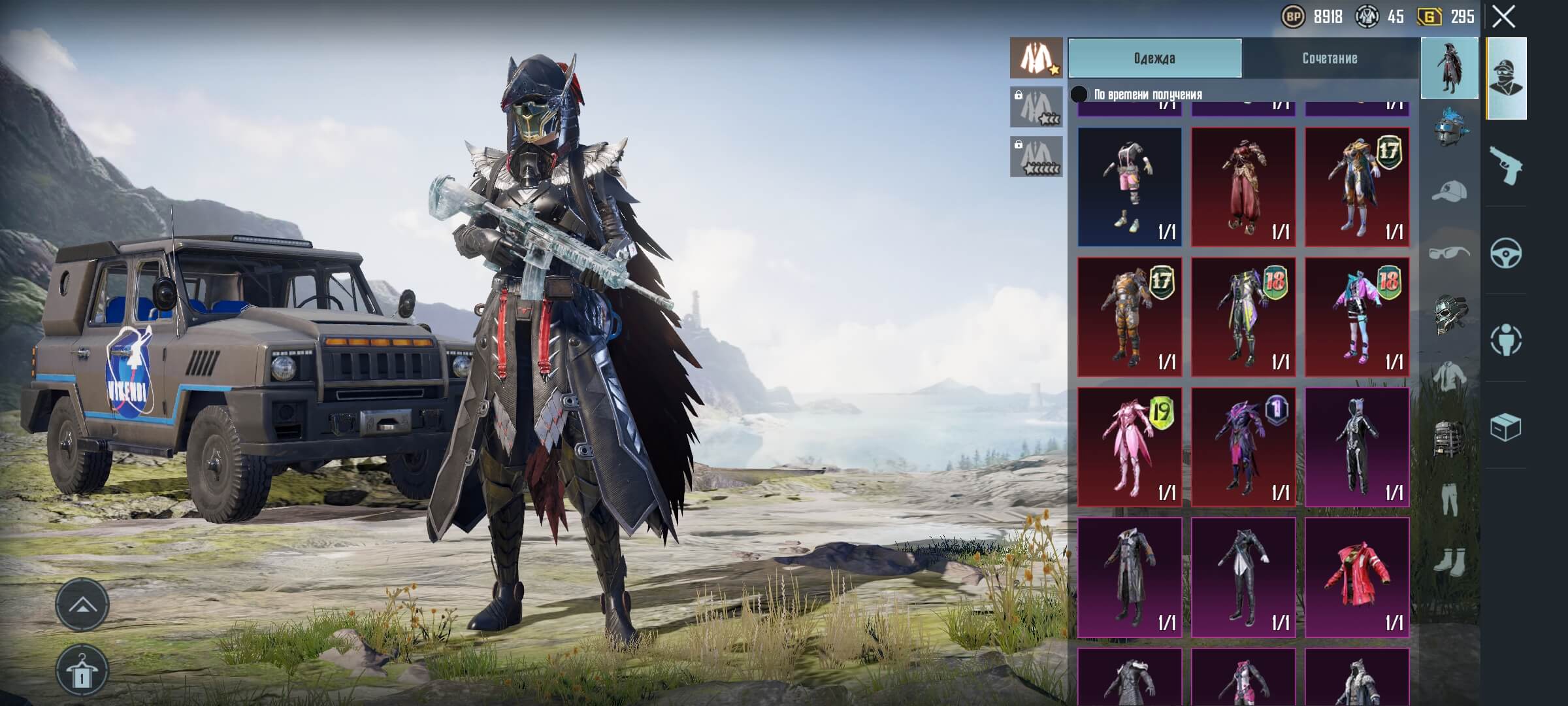Image resolution: width=1568 pixels, height=706 pixels.
Task: Open the weapons category pistol icon
Action: [1506, 165]
